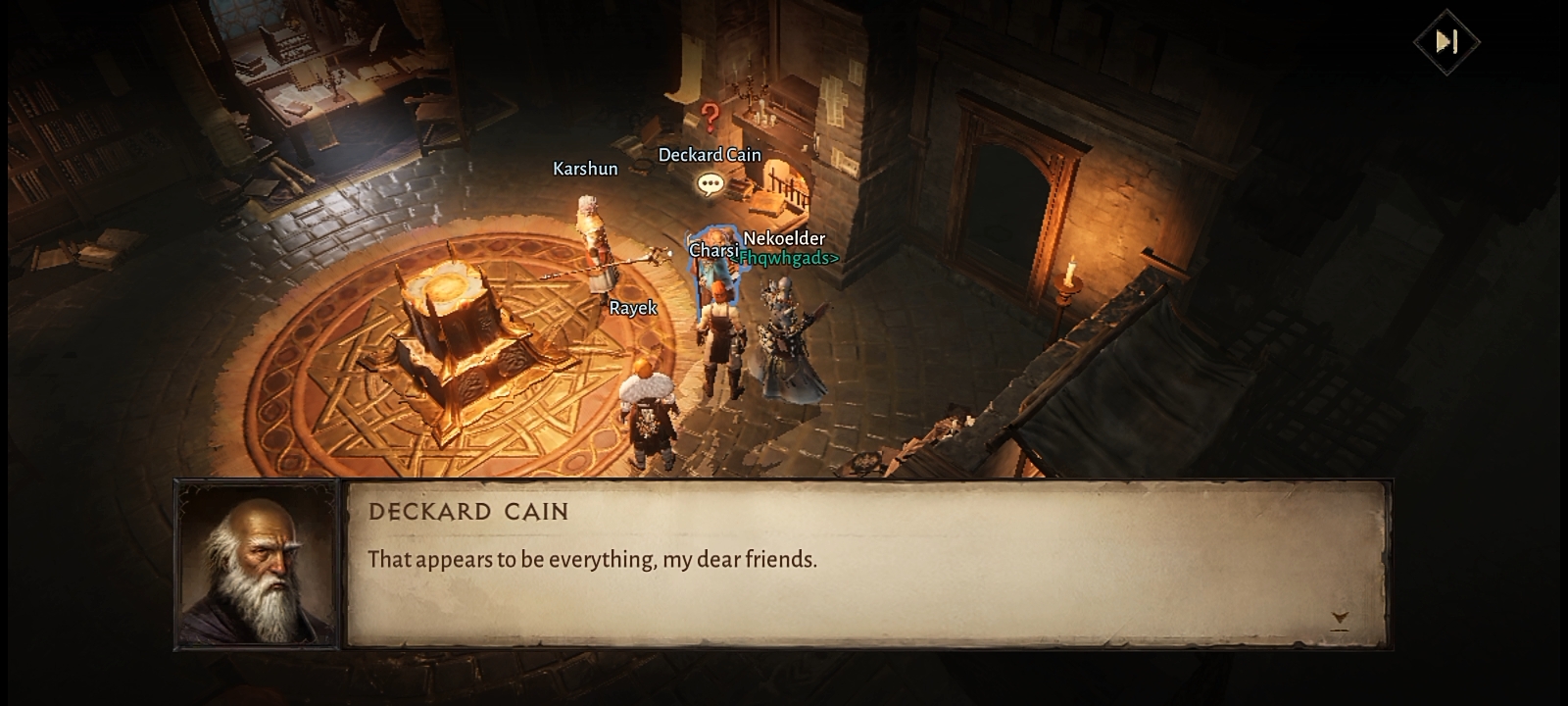Skip the cutscene with the top-right button
Viewport: 1568px width, 706px height.
tap(1446, 41)
